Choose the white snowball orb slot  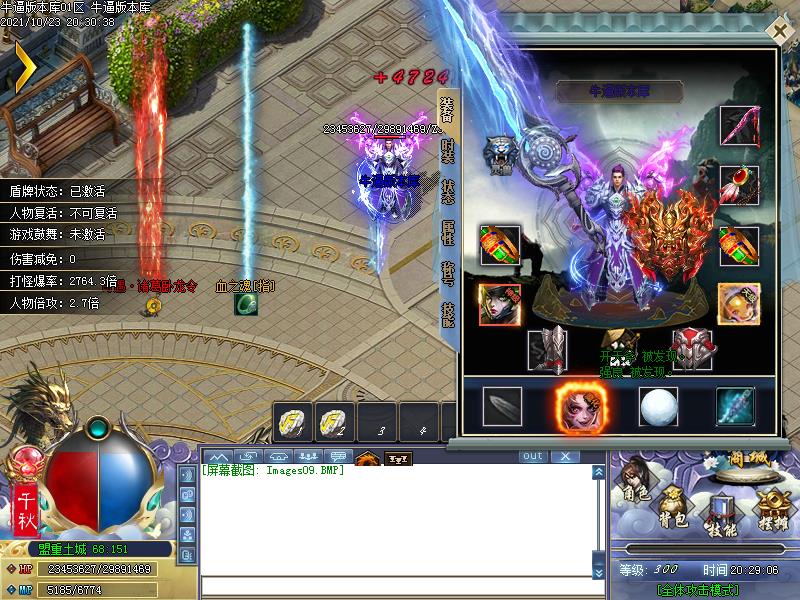pyautogui.click(x=657, y=405)
